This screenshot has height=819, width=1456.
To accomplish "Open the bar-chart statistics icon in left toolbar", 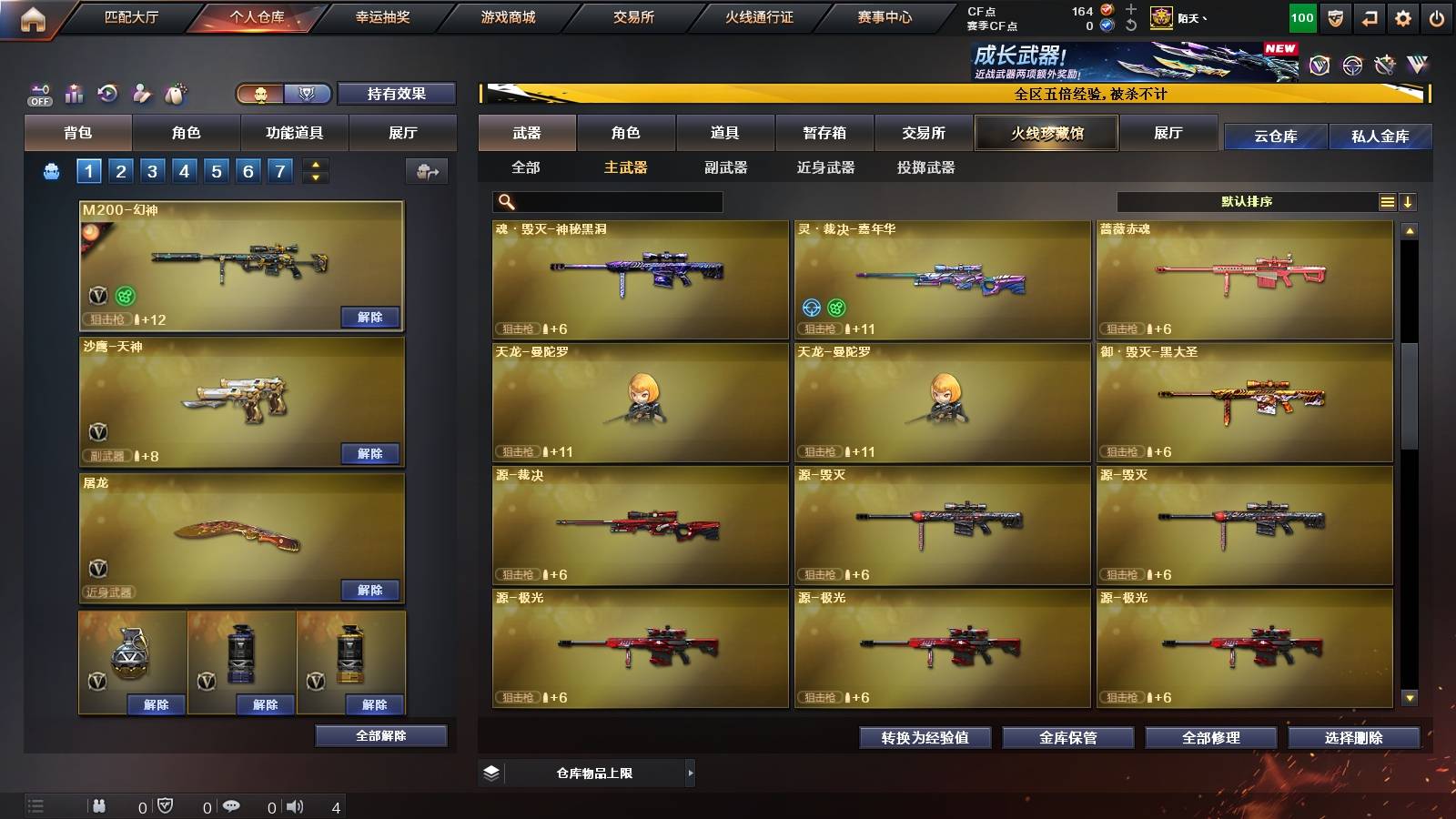I will pyautogui.click(x=73, y=93).
